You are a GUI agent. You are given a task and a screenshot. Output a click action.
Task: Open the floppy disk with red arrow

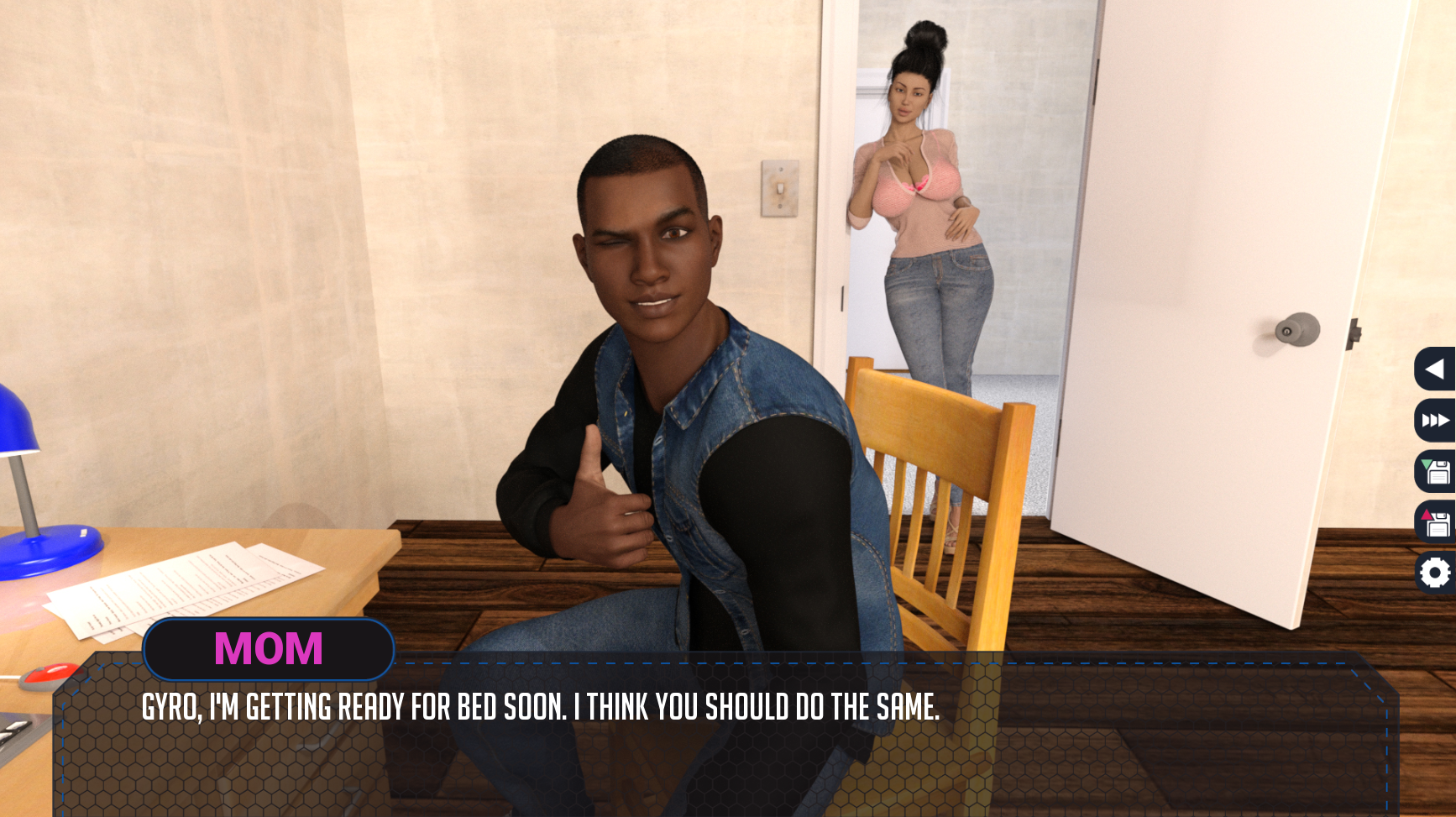click(x=1435, y=522)
